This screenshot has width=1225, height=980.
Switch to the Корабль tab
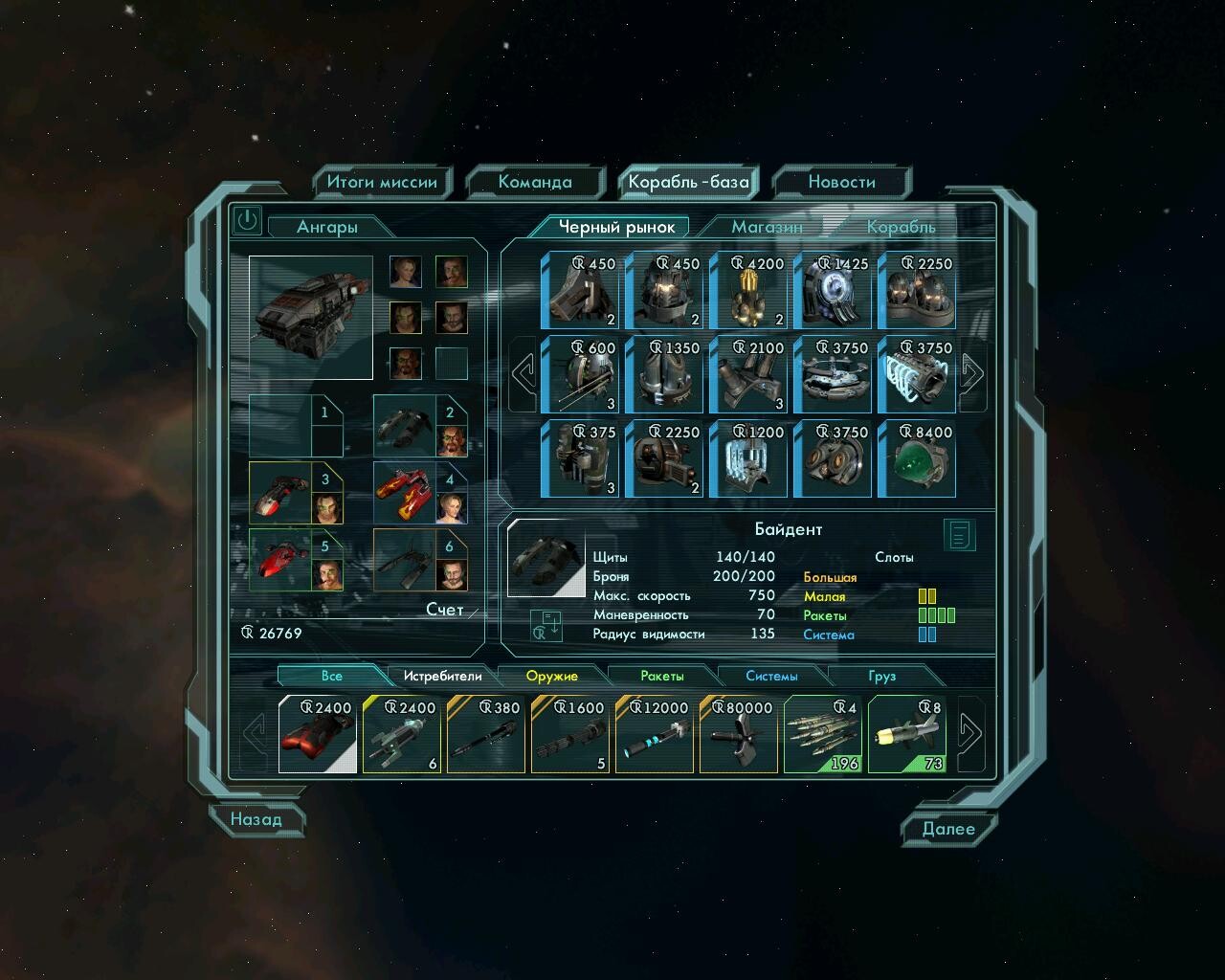(x=901, y=227)
